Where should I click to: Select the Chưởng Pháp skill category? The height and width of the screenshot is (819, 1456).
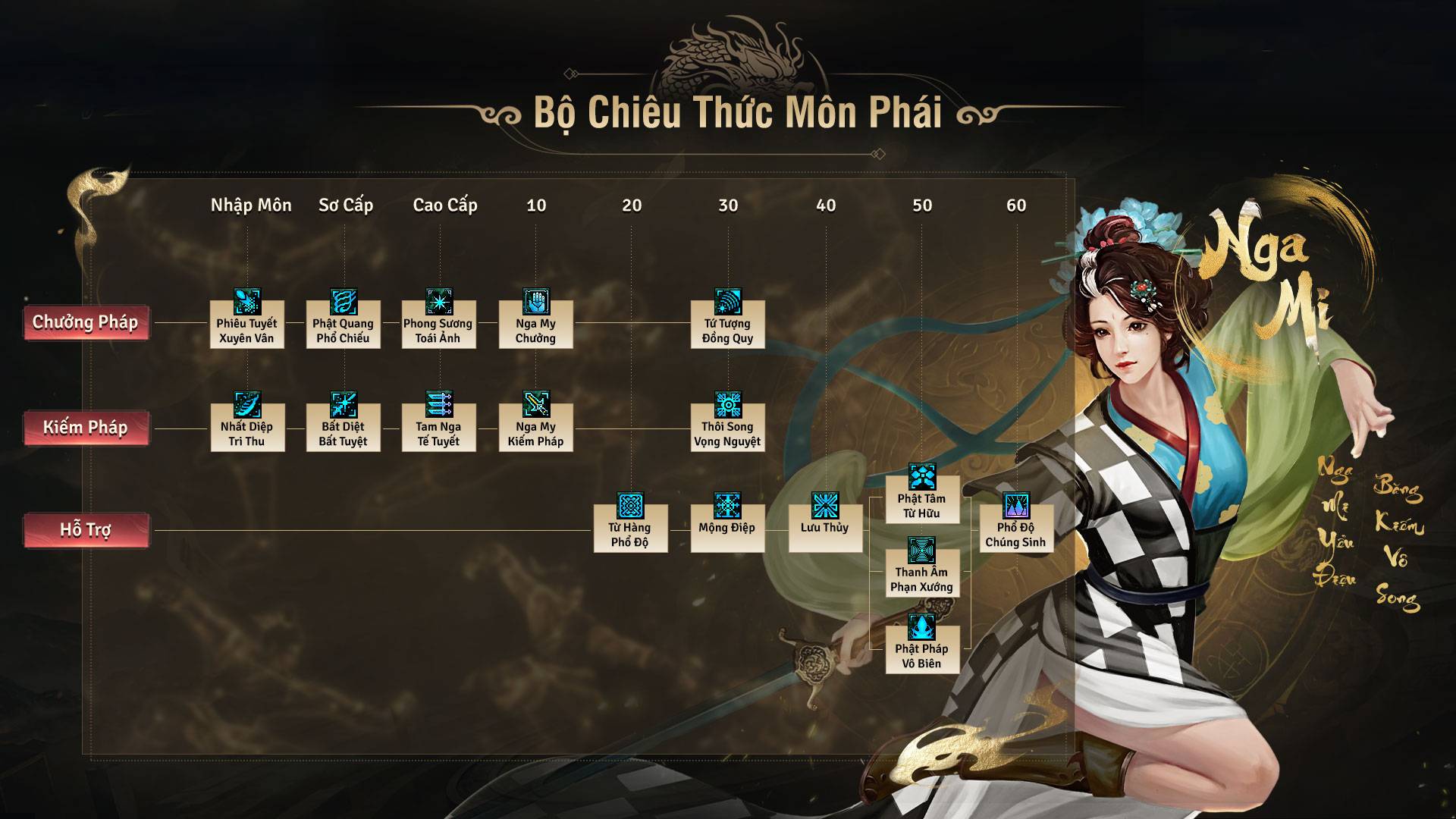(86, 322)
